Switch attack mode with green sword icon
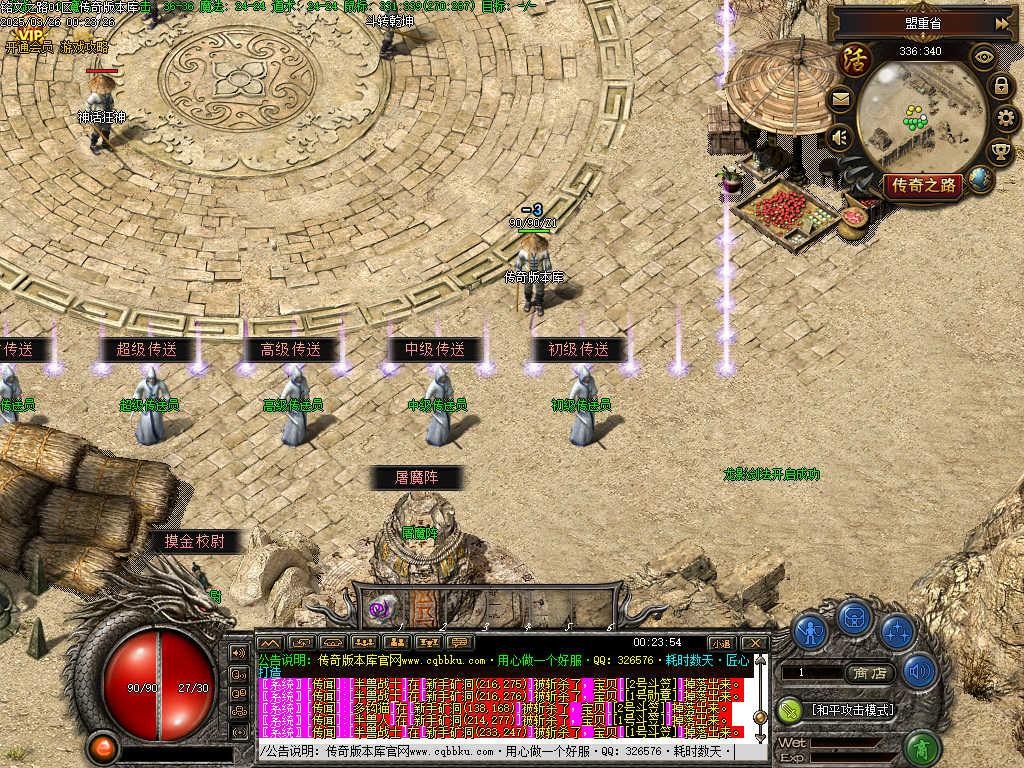 click(791, 710)
